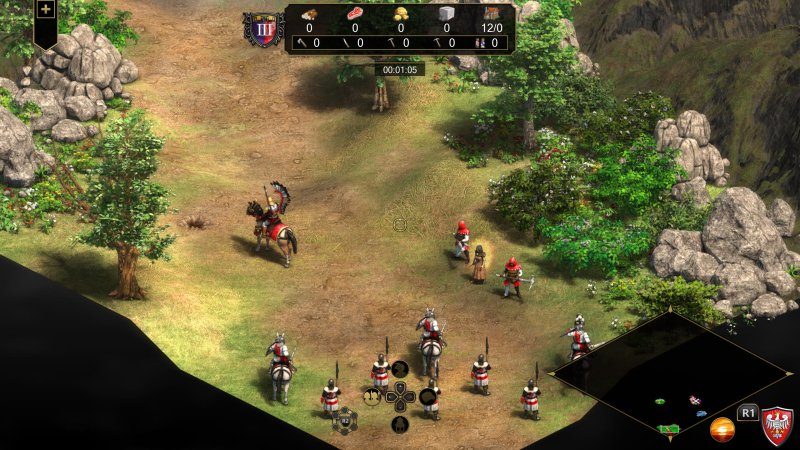Click the population house icon
This screenshot has width=800, height=450.
tap(492, 13)
